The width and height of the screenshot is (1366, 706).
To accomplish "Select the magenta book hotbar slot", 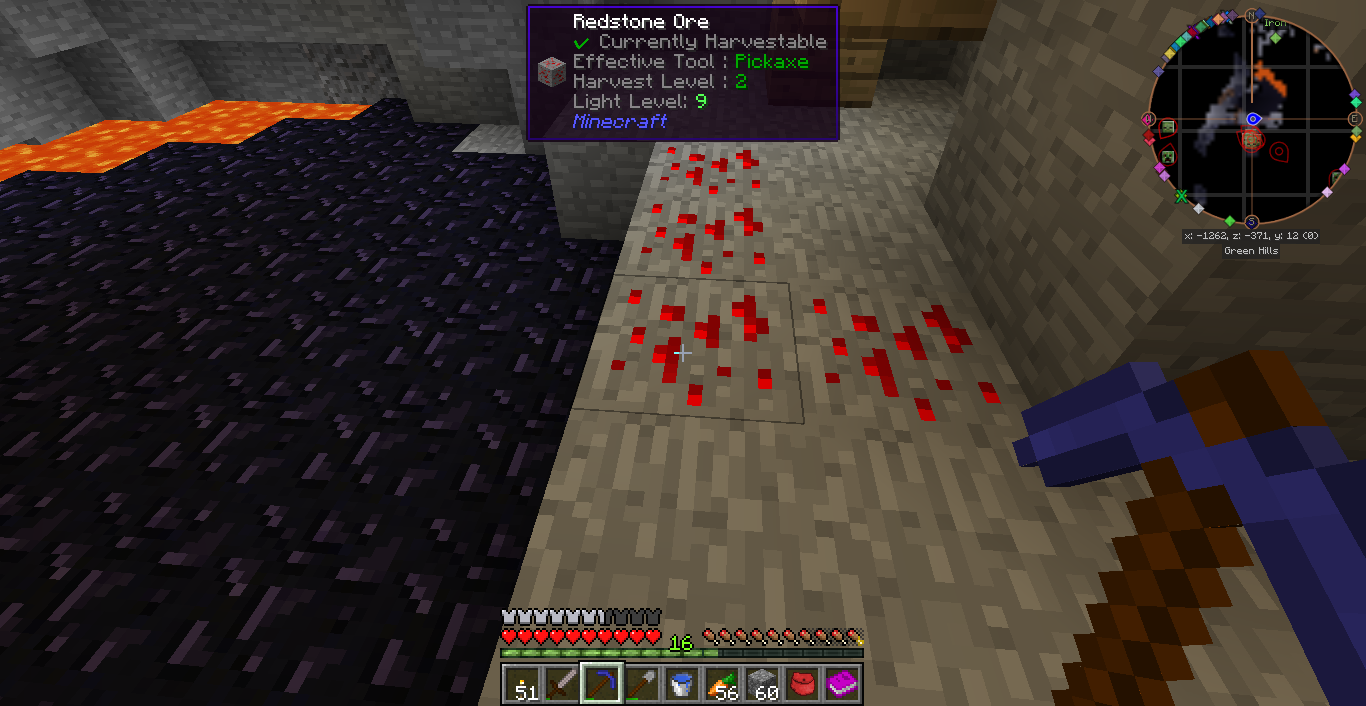I will click(842, 684).
